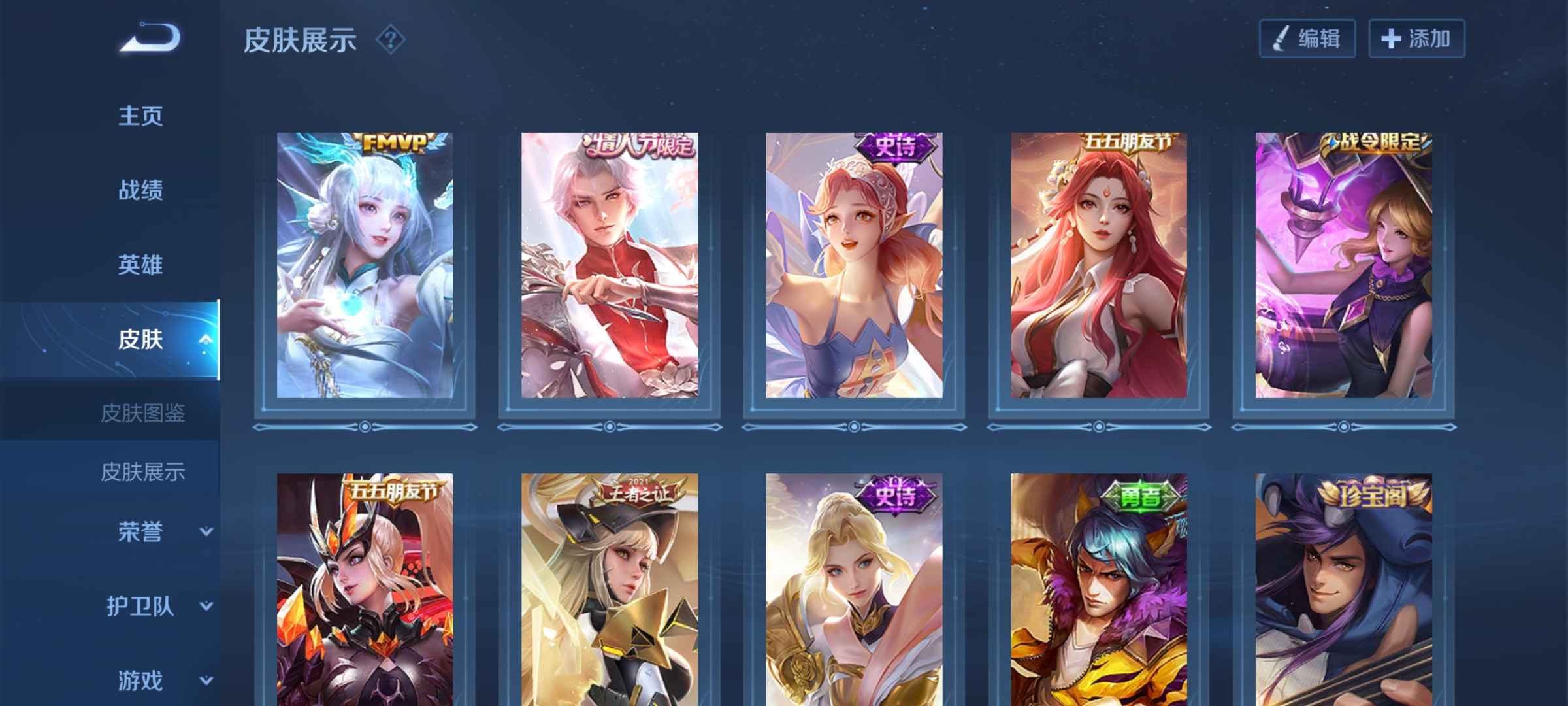The image size is (1568, 706).
Task: Click the circular marker below the FMVP skin card
Action: (x=364, y=426)
